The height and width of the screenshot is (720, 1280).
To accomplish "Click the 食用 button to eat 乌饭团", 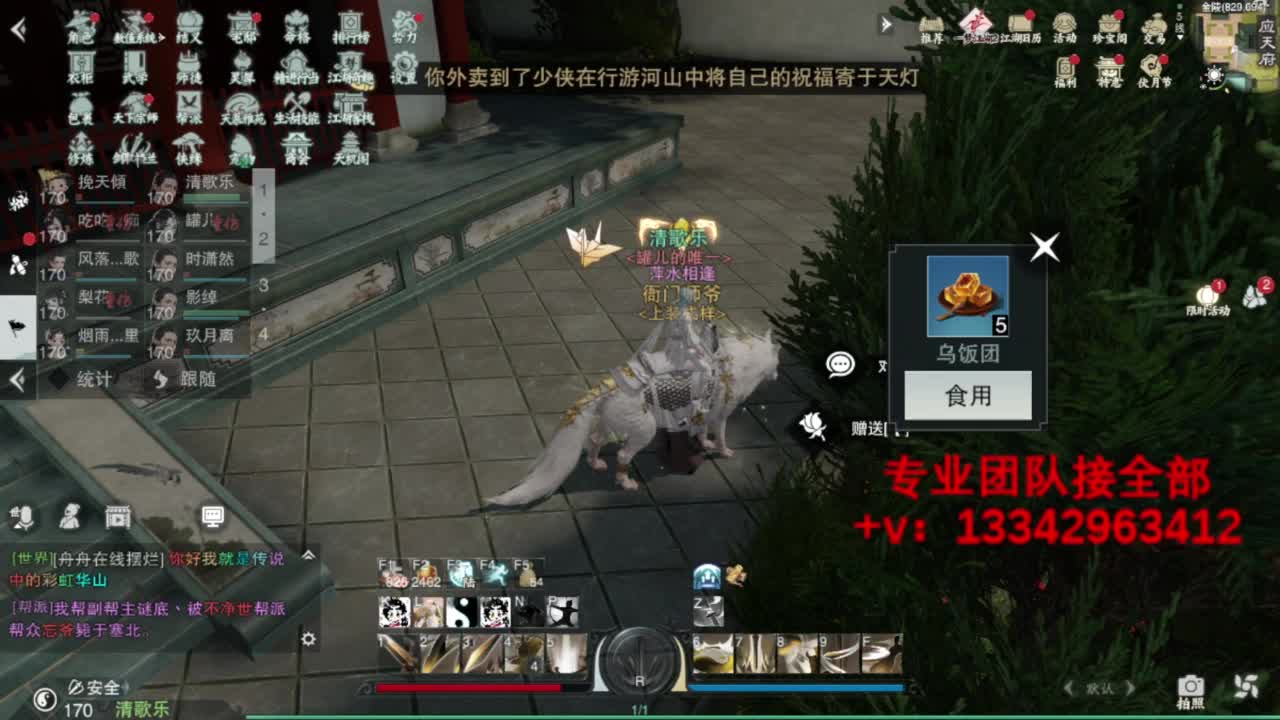I will pyautogui.click(x=968, y=395).
